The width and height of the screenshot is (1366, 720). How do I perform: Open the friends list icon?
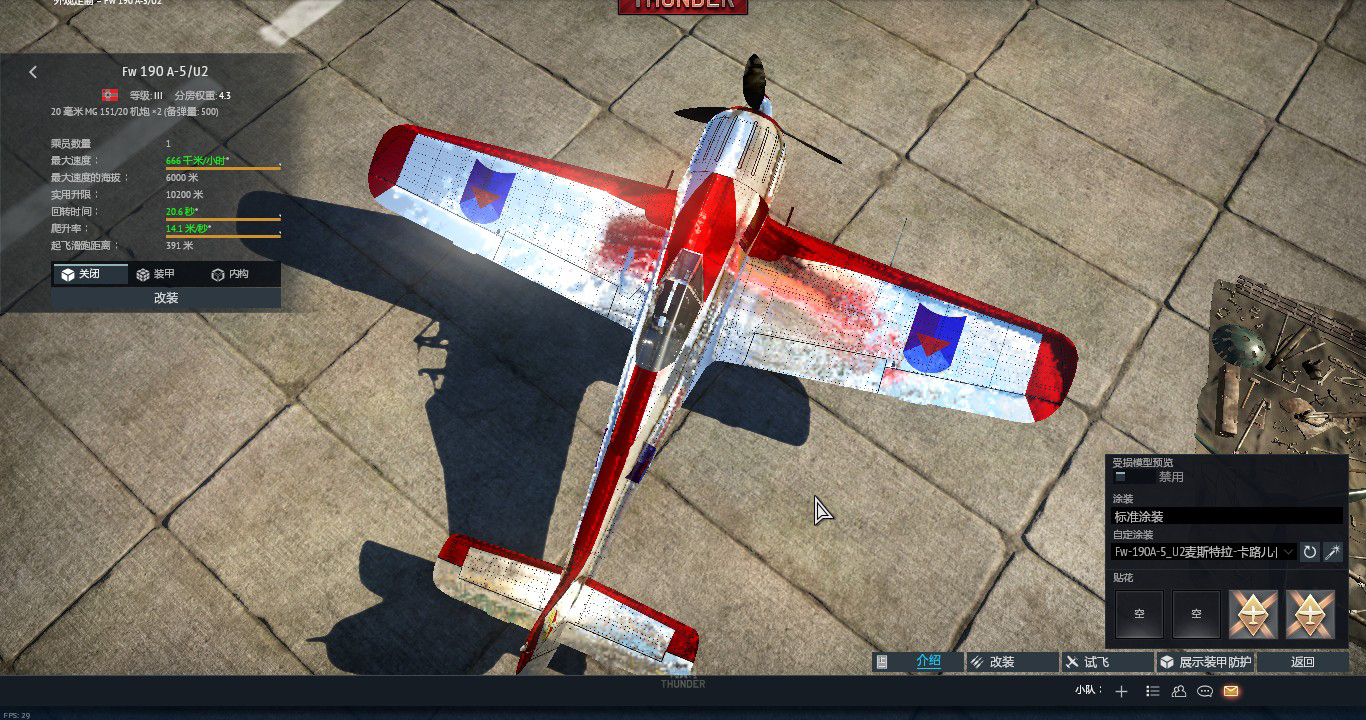click(1180, 691)
